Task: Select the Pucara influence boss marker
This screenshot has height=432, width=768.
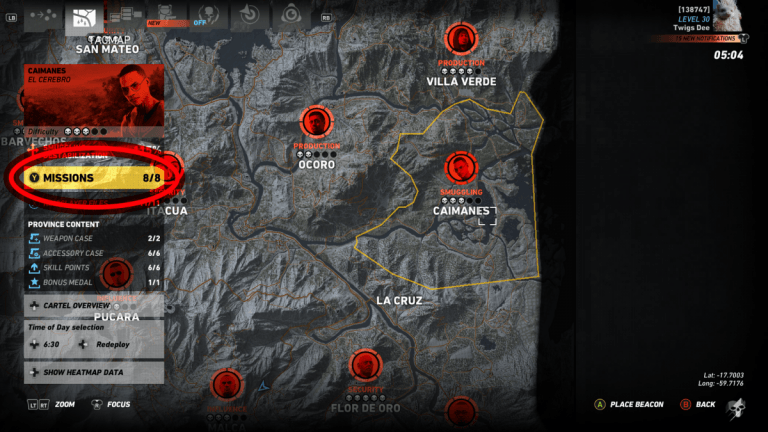Action: 116,274
